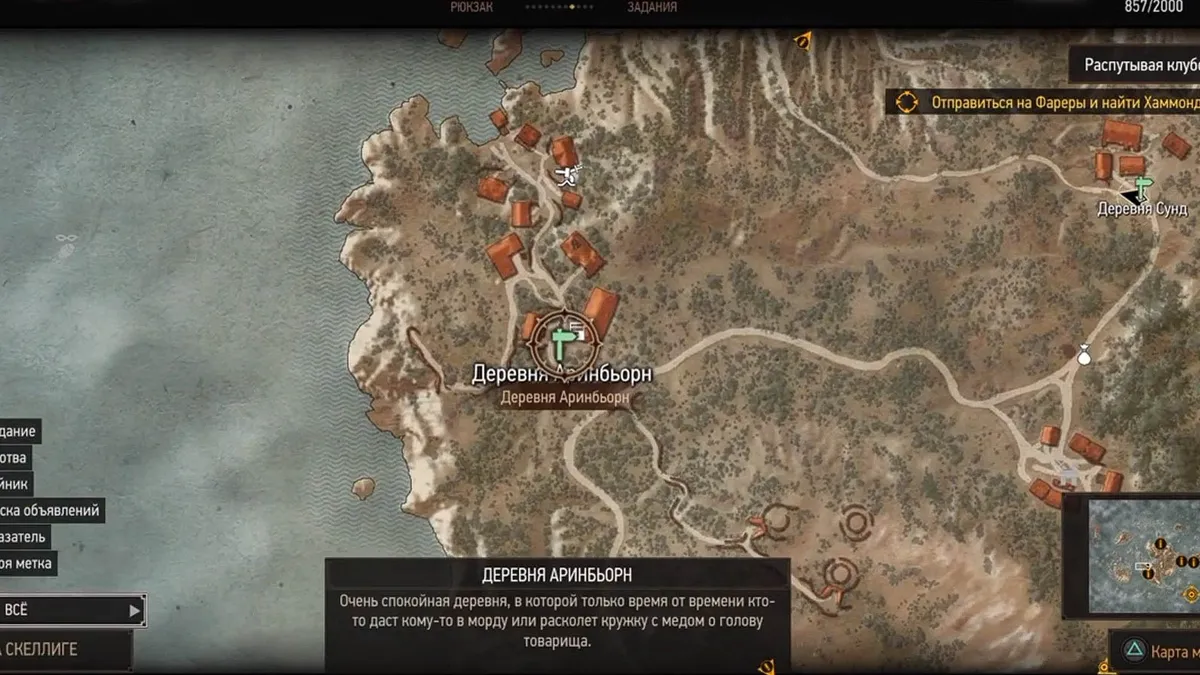
Task: Toggle the 'метка' custom marker legend filter
Action: pos(27,564)
